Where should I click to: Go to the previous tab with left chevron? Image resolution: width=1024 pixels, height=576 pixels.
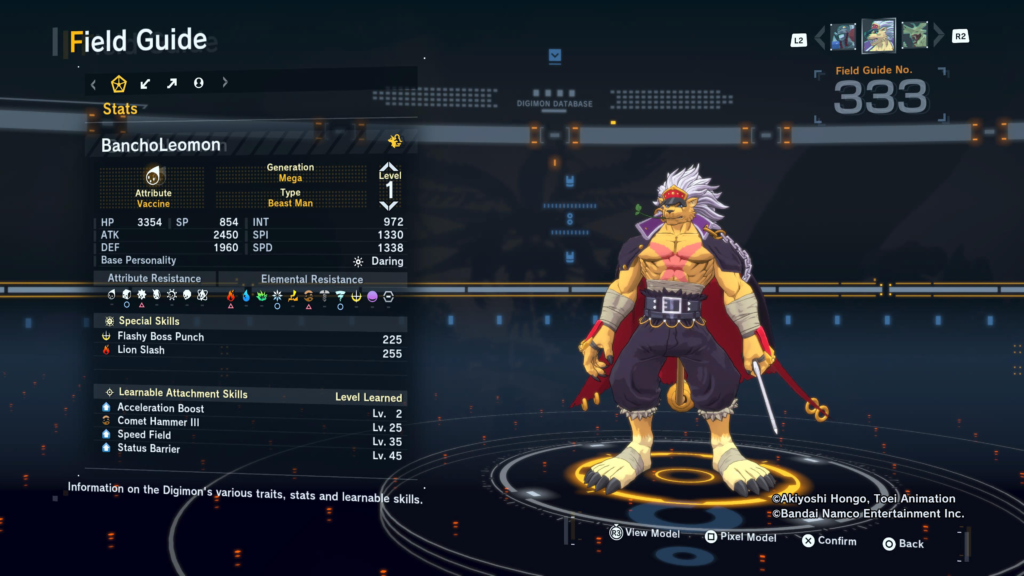93,83
